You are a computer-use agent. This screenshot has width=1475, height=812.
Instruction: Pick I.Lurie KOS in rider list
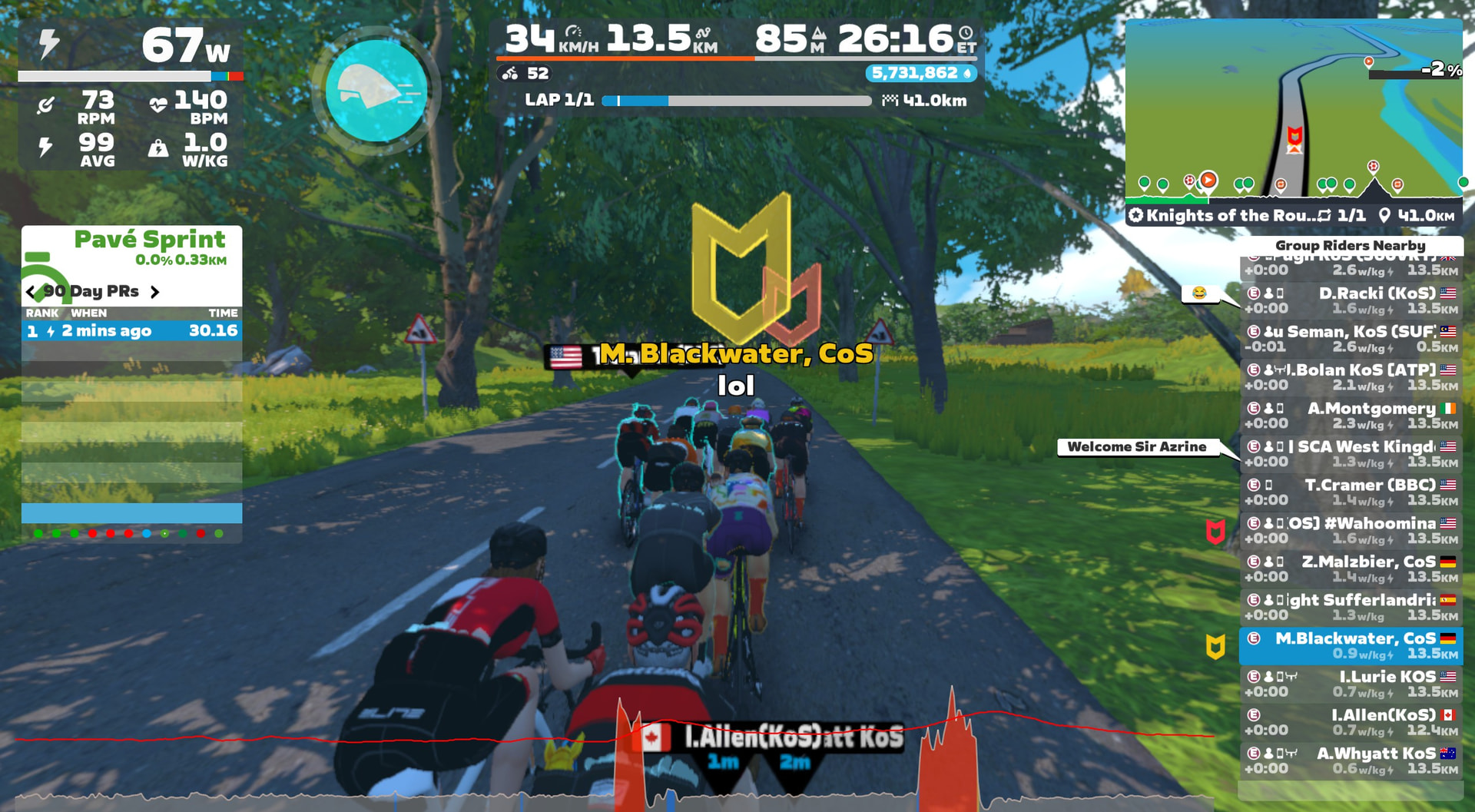click(x=1351, y=684)
